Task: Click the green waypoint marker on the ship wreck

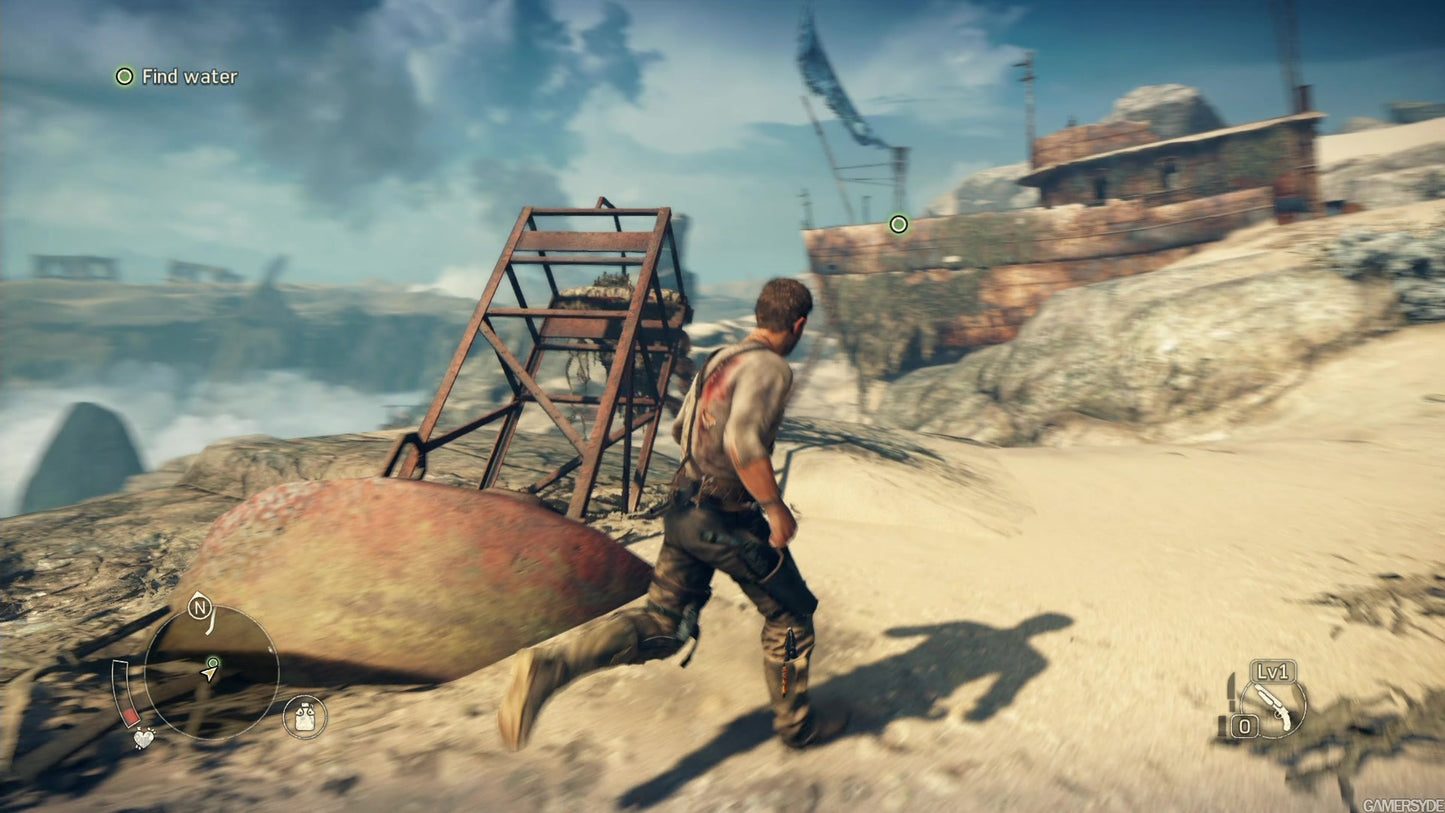Action: point(900,225)
